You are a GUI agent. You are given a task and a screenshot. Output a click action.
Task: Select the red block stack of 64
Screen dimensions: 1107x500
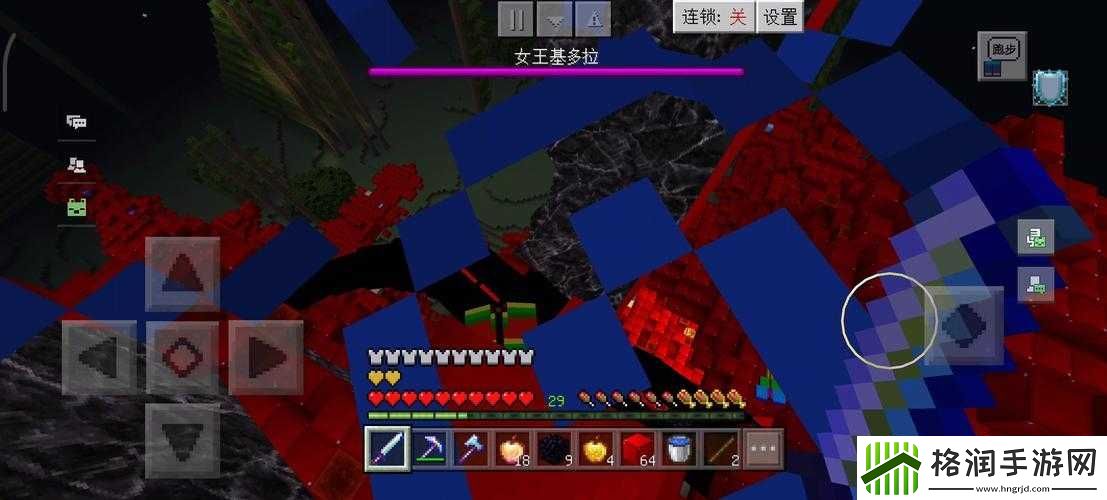click(640, 446)
